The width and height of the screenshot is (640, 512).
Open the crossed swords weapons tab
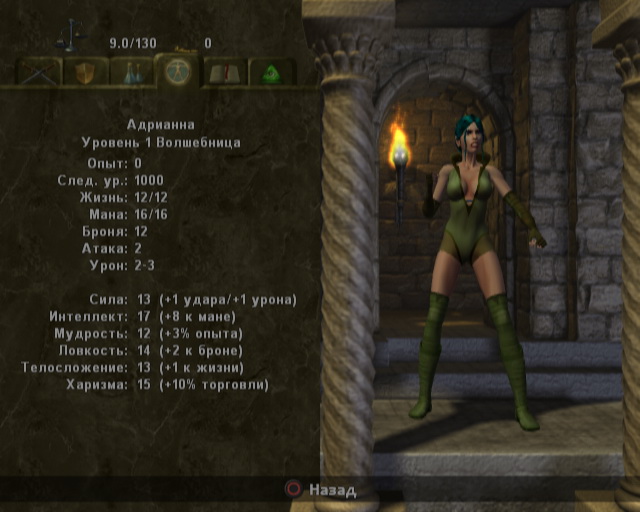click(x=38, y=71)
